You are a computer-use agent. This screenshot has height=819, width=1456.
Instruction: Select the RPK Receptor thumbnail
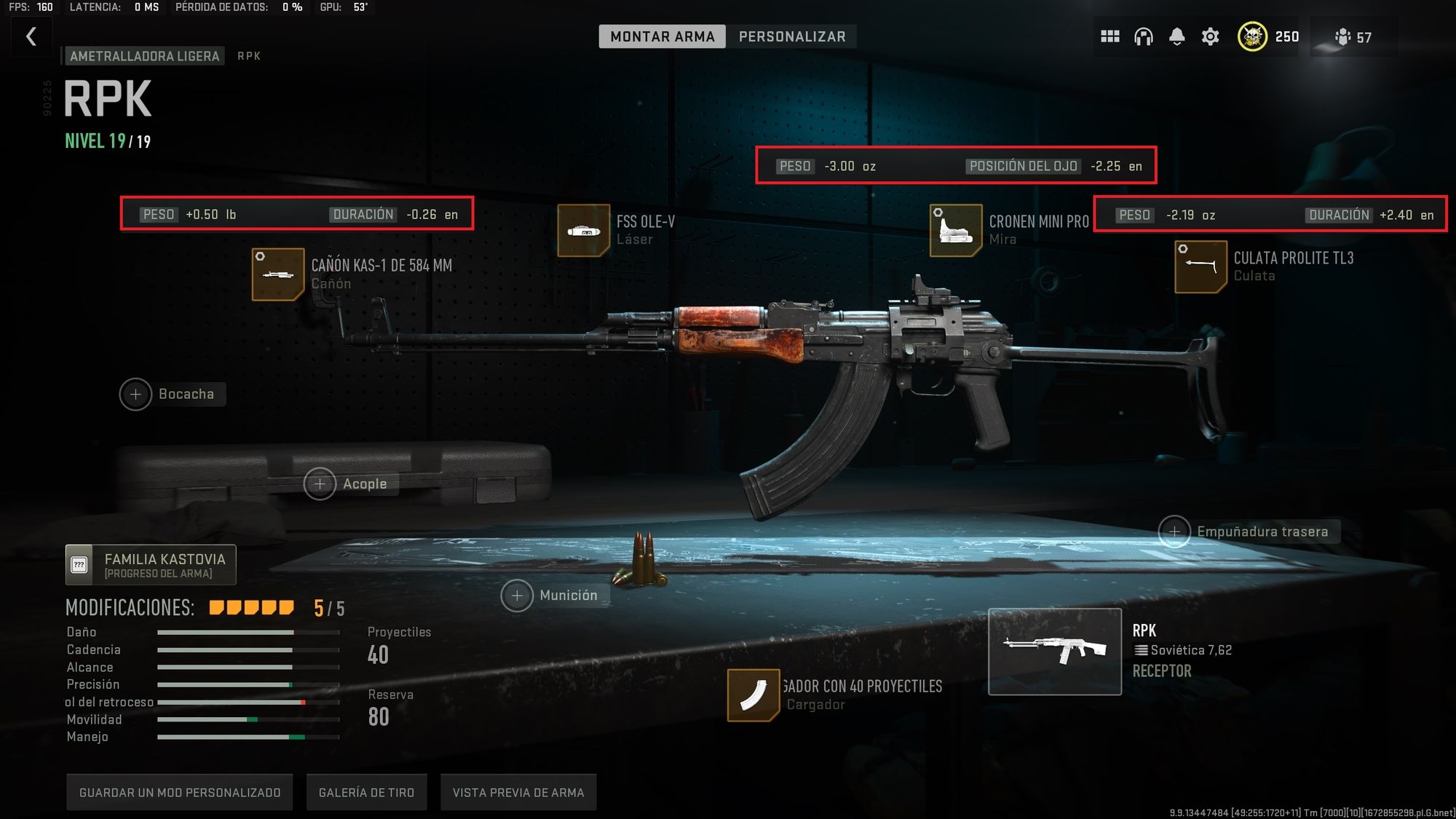tap(1054, 652)
